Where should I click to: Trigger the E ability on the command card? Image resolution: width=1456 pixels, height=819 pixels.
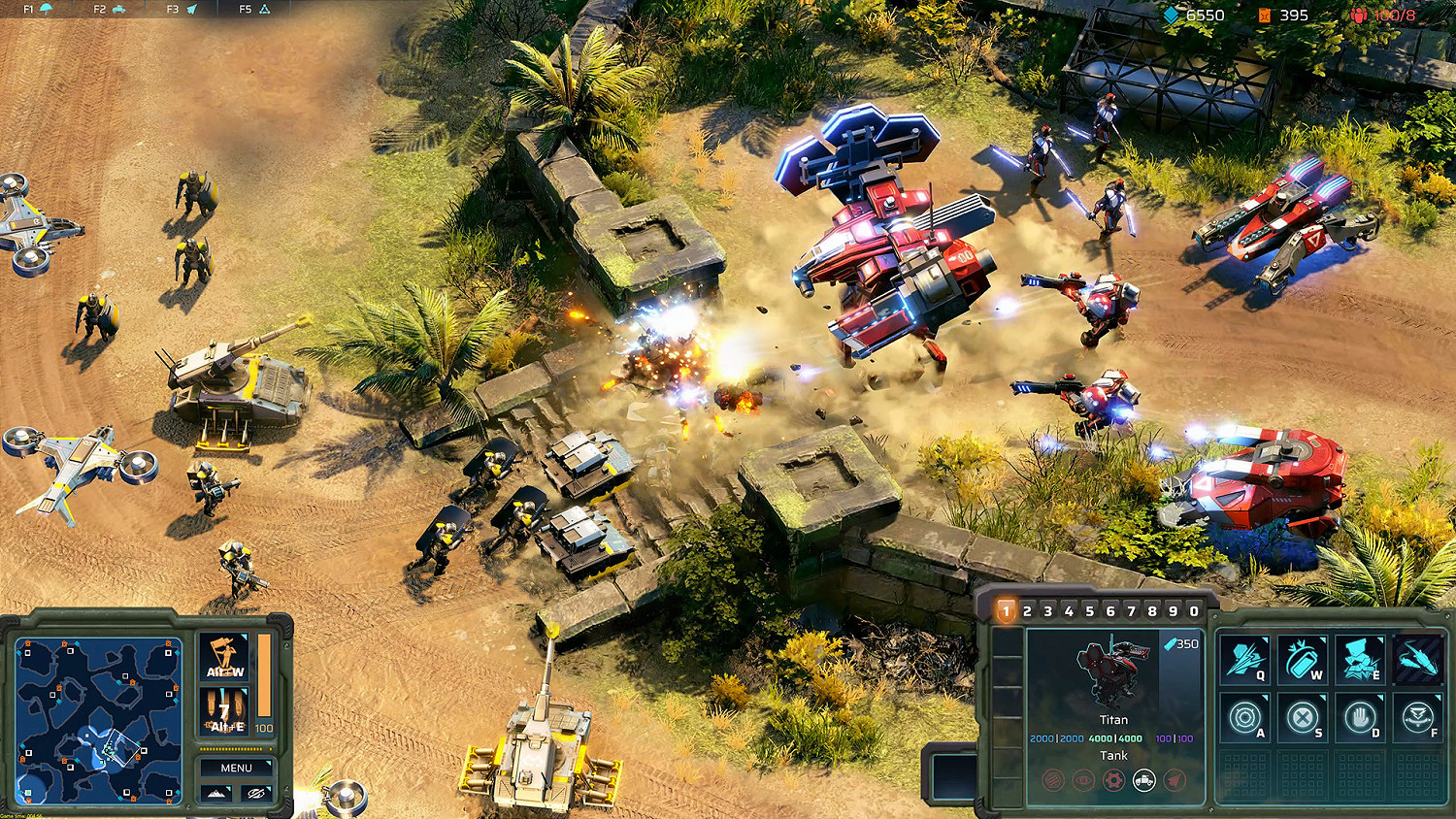point(1359,660)
